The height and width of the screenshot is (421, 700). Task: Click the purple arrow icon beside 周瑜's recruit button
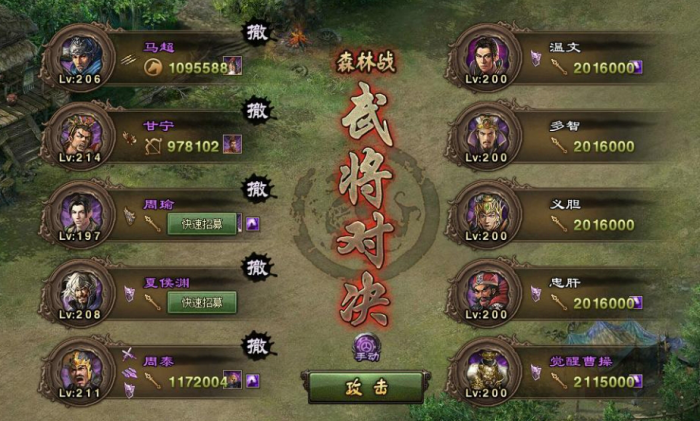tap(253, 224)
